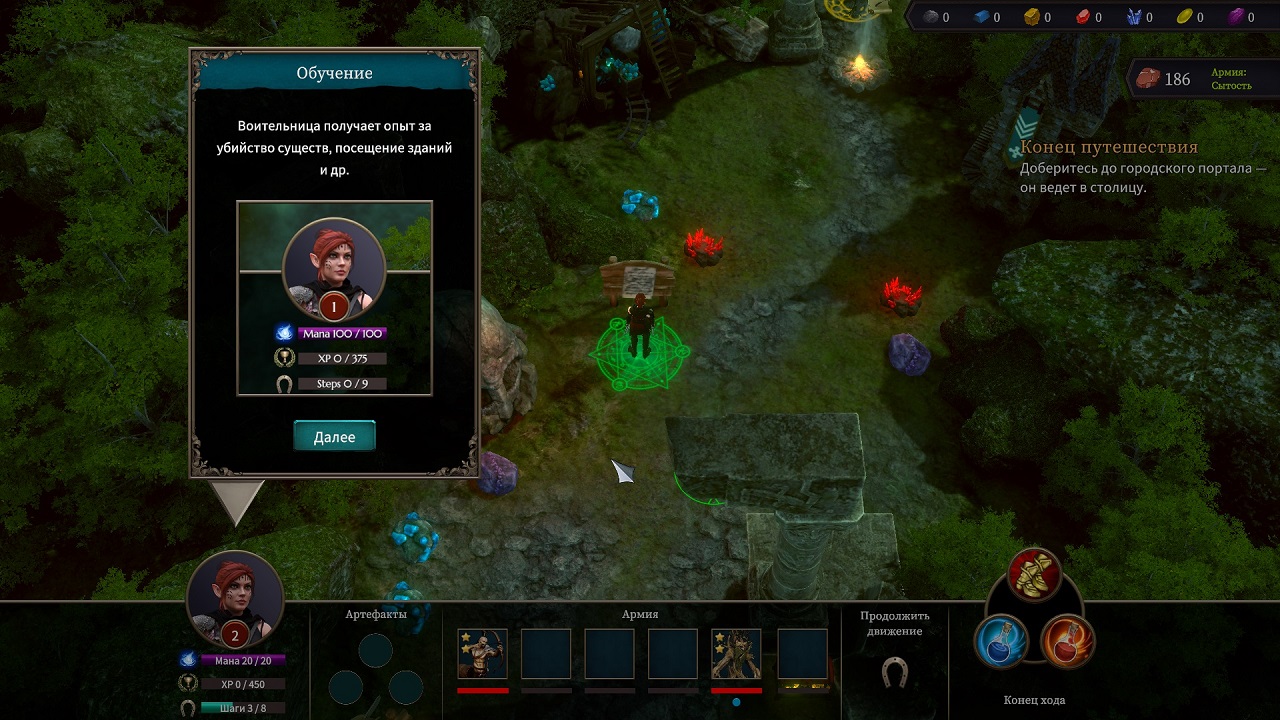Viewport: 1280px width, 720px height.
Task: Select the archer unit in the army
Action: pos(482,654)
